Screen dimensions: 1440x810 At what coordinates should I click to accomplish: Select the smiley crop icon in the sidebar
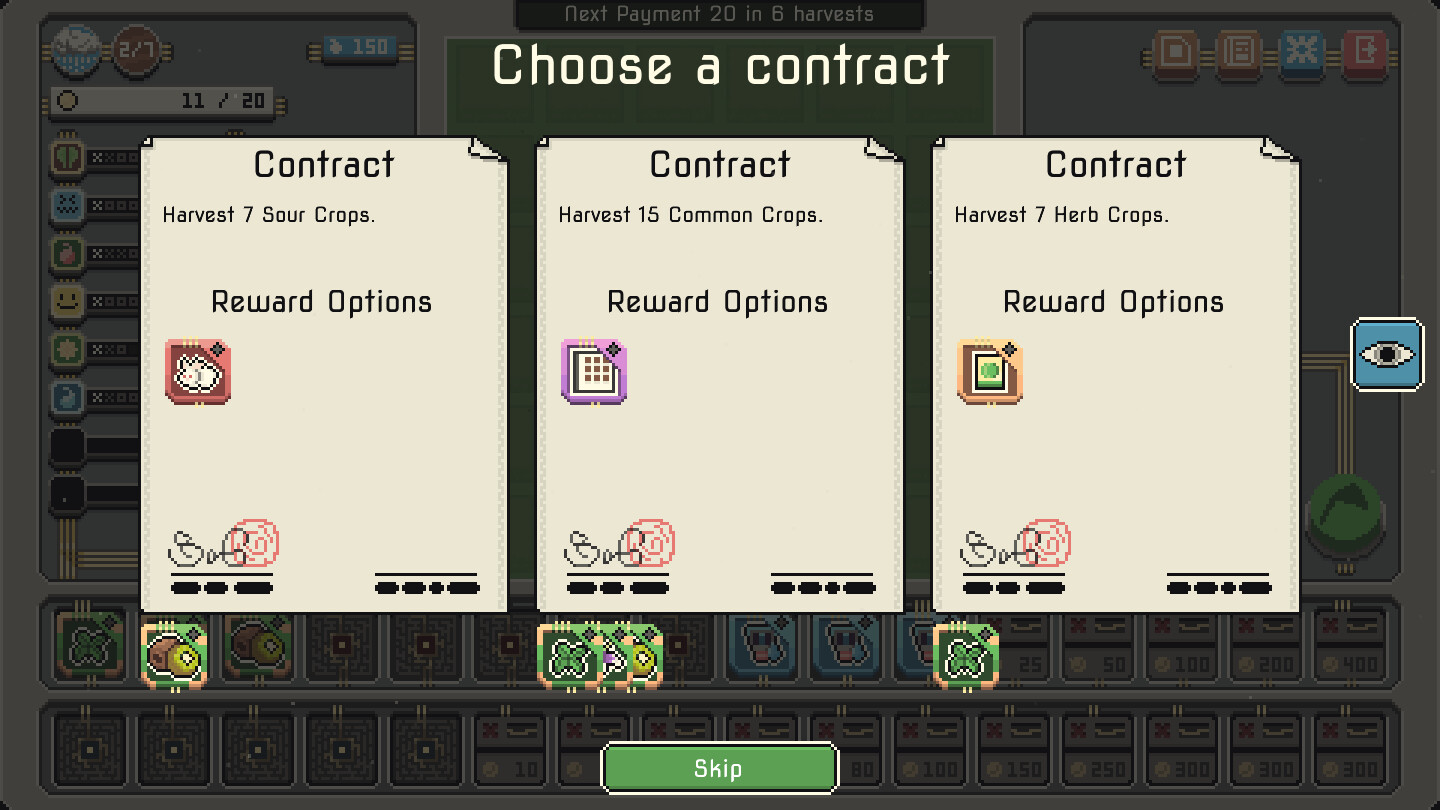tap(66, 301)
